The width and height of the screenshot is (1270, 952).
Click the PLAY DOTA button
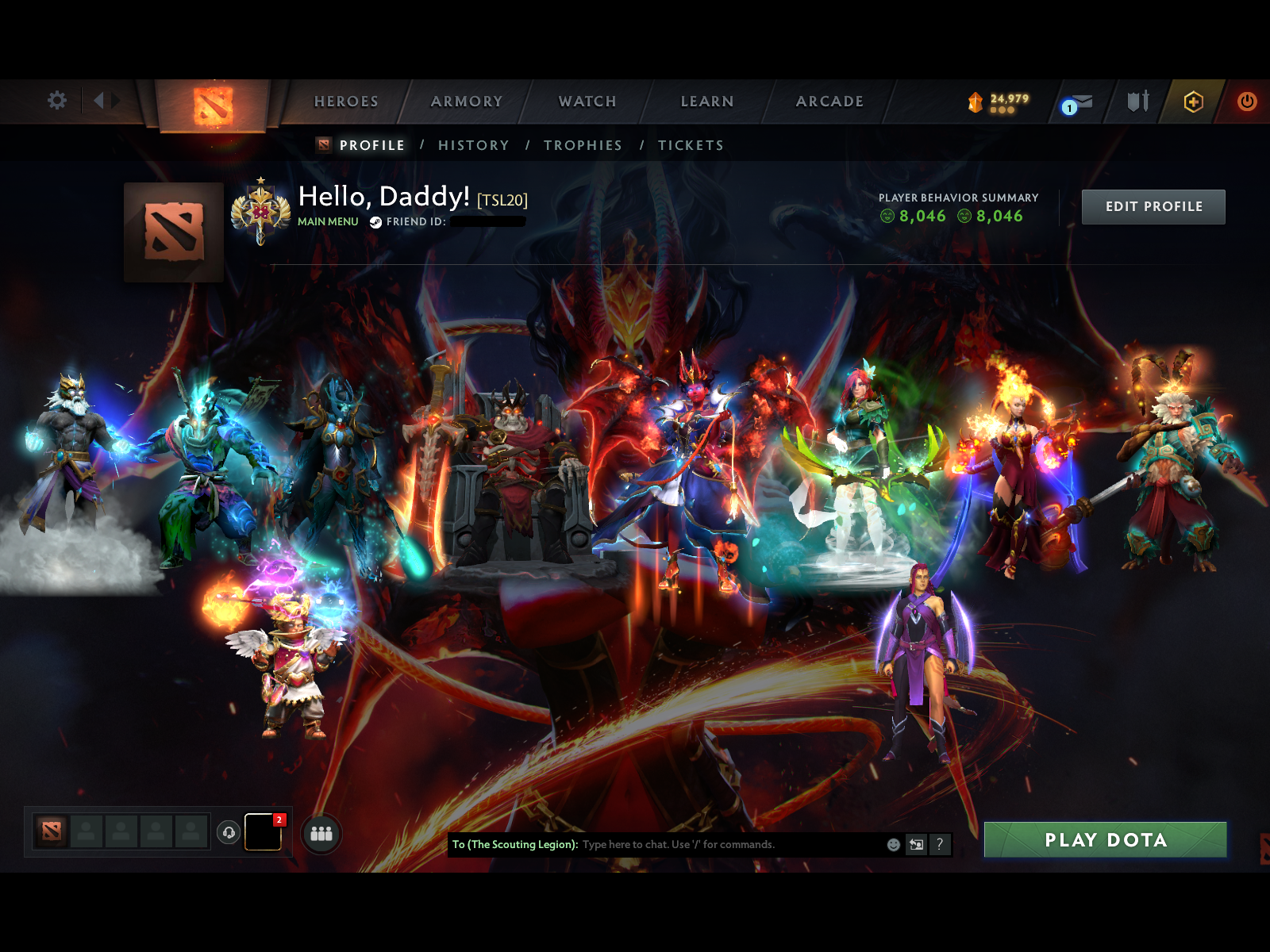(1104, 839)
